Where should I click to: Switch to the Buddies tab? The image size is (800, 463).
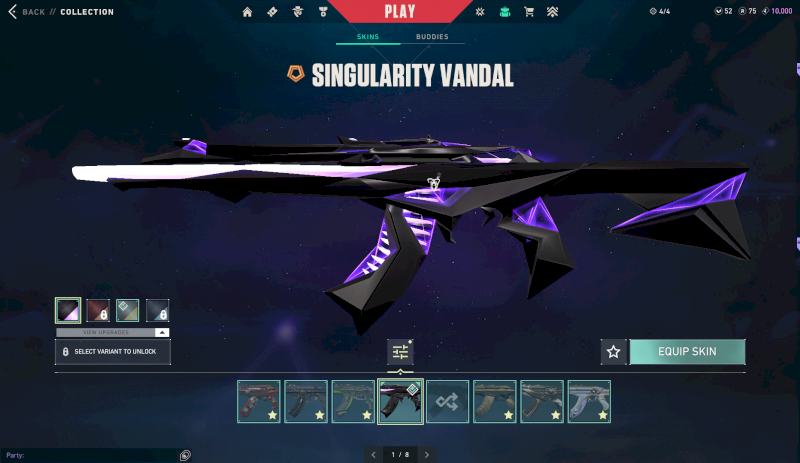point(432,37)
